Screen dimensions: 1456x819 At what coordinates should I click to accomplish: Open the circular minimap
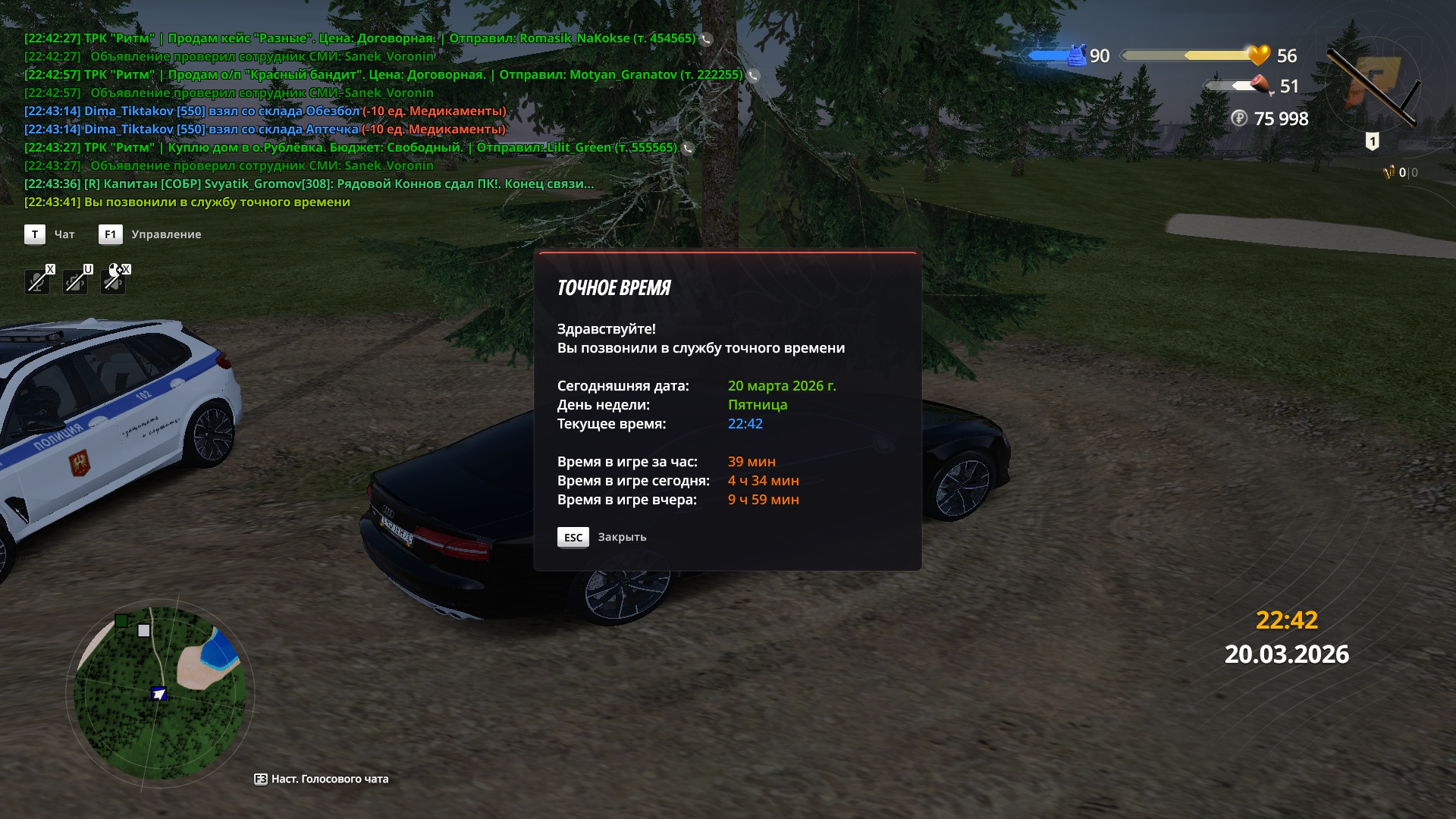[x=160, y=694]
